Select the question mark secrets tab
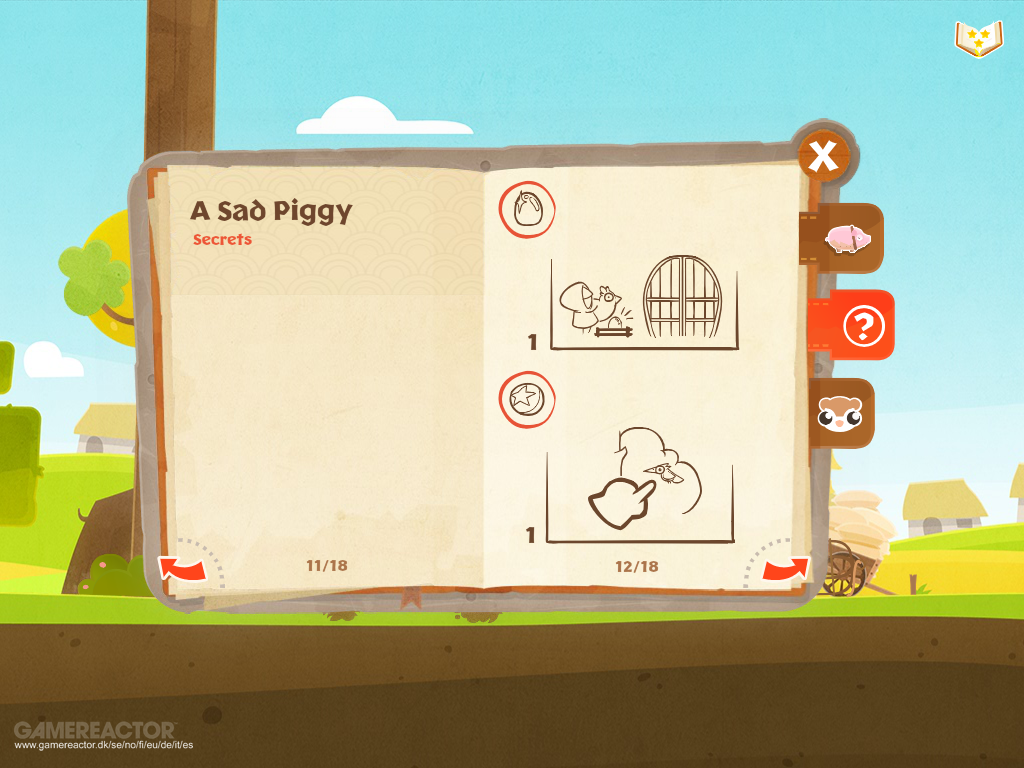The width and height of the screenshot is (1024, 768). coord(857,326)
